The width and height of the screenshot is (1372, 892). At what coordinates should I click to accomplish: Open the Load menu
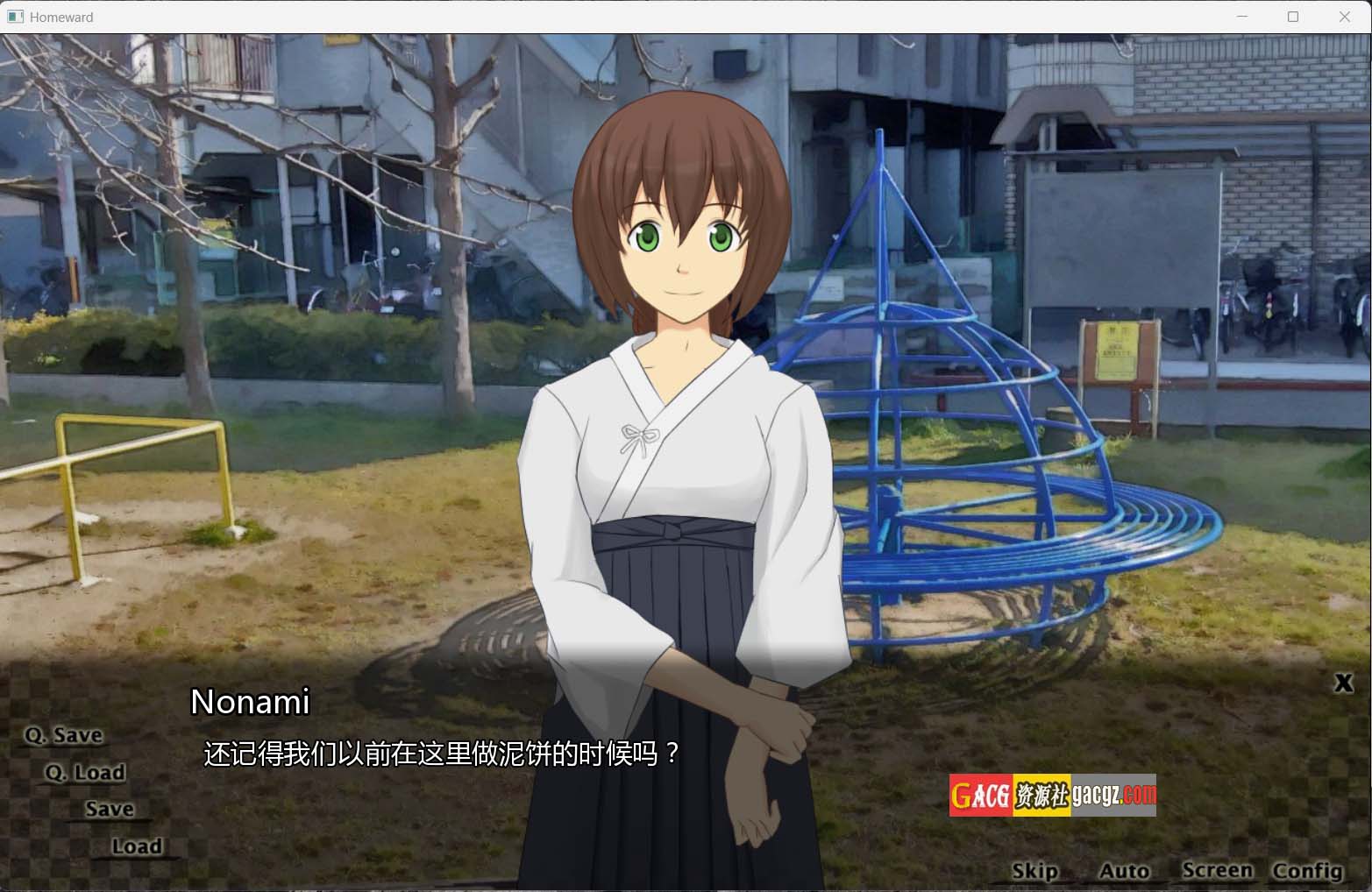point(137,846)
